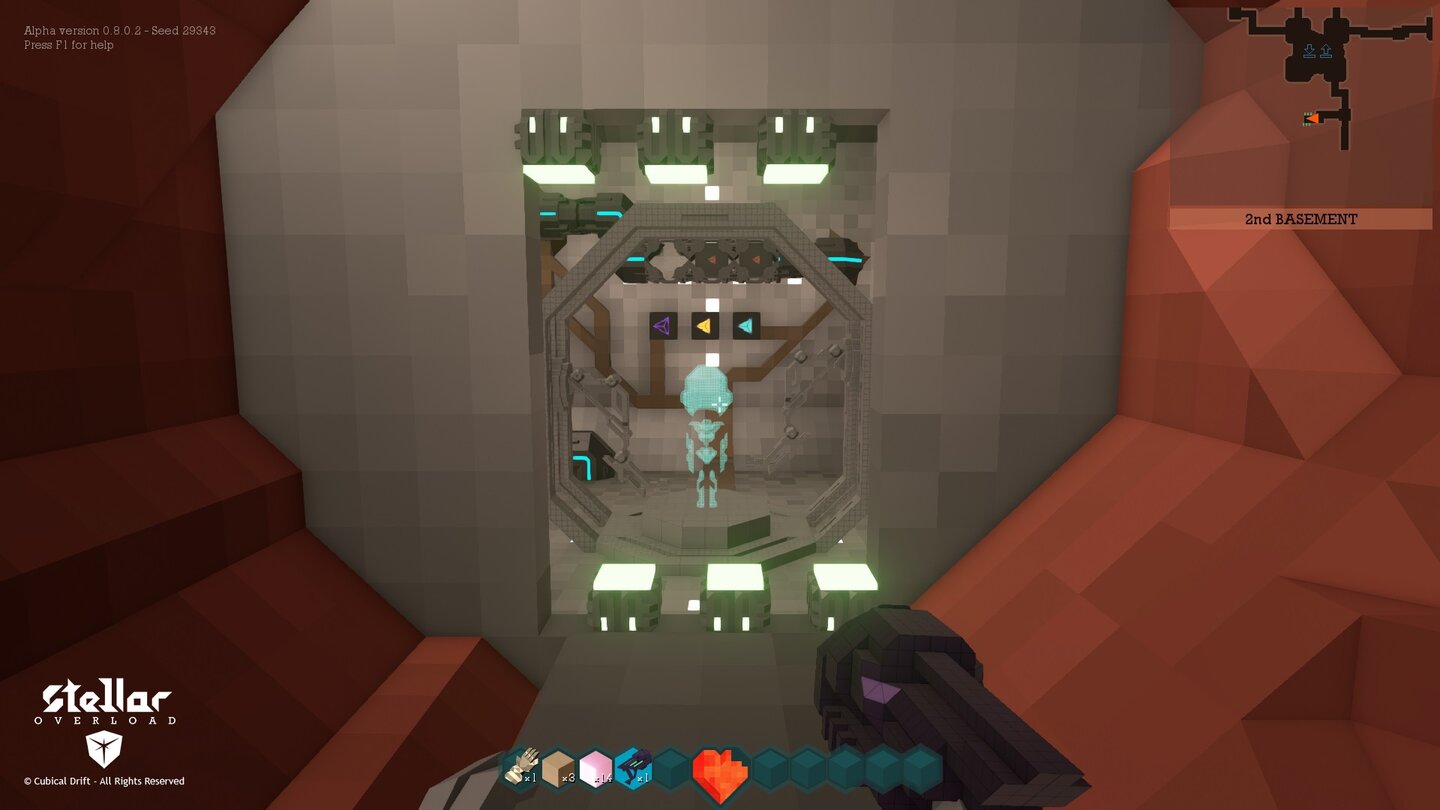
Task: Click the orange player marker on the minimap
Action: click(x=1312, y=117)
